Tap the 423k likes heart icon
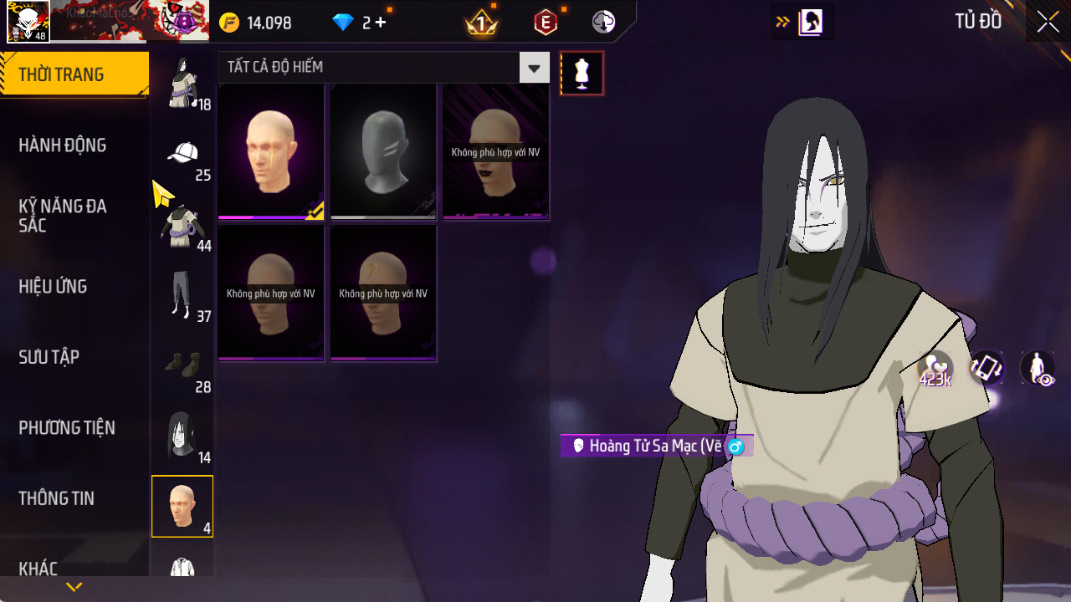 (x=935, y=369)
